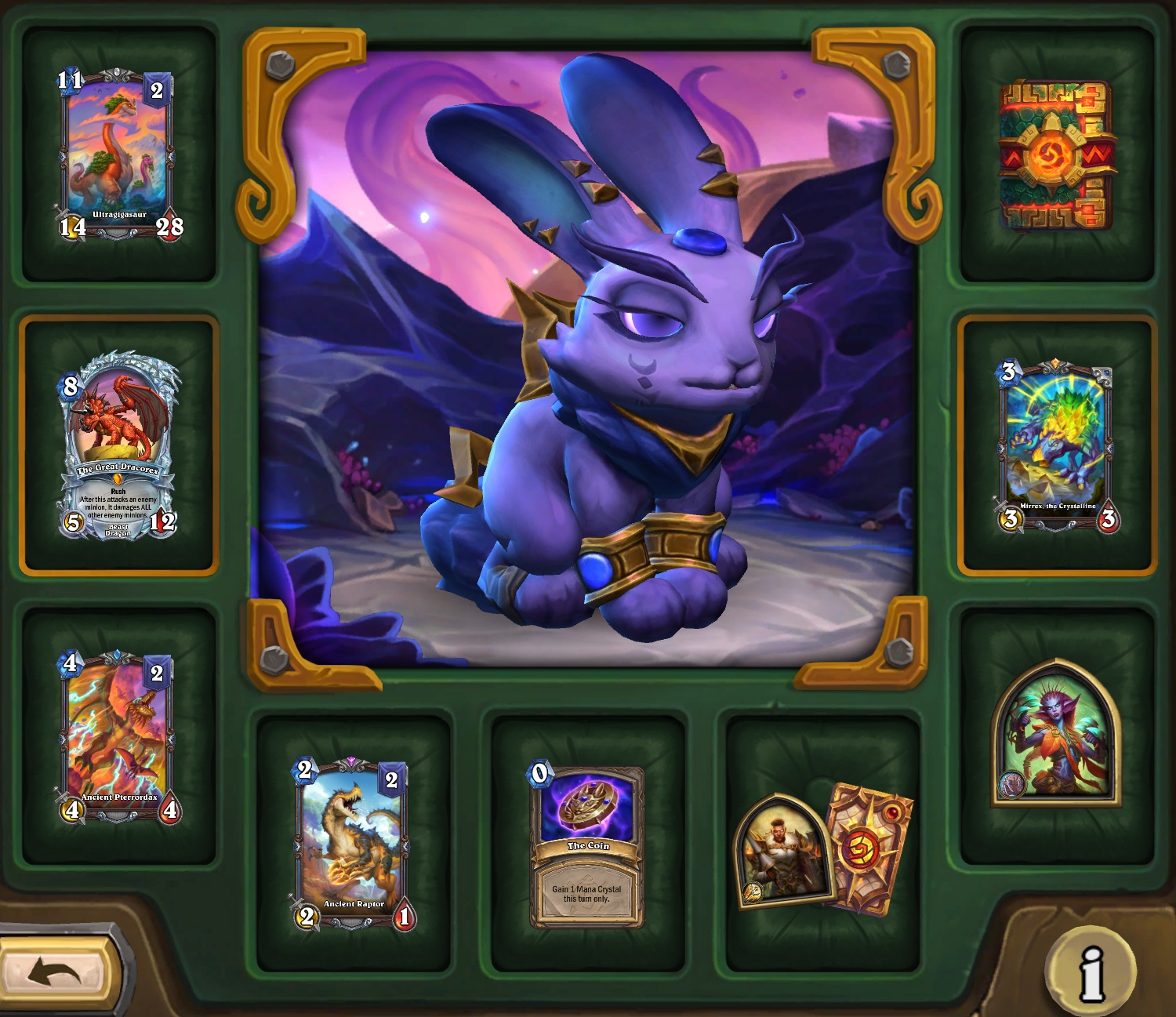Image resolution: width=1176 pixels, height=1017 pixels.
Task: Select the red and green card back
Action: tap(1057, 154)
